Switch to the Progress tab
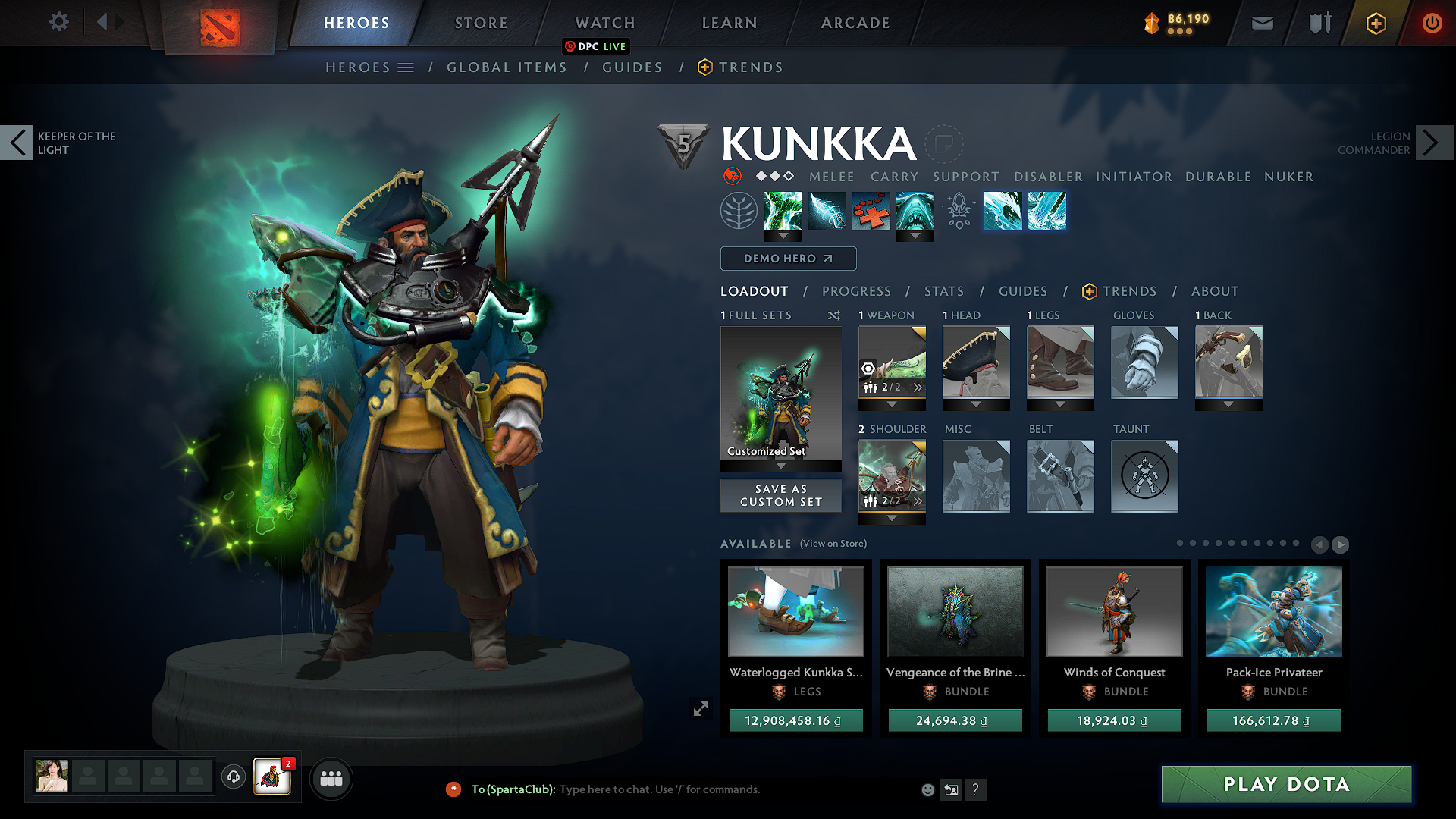This screenshot has width=1456, height=819. point(856,291)
